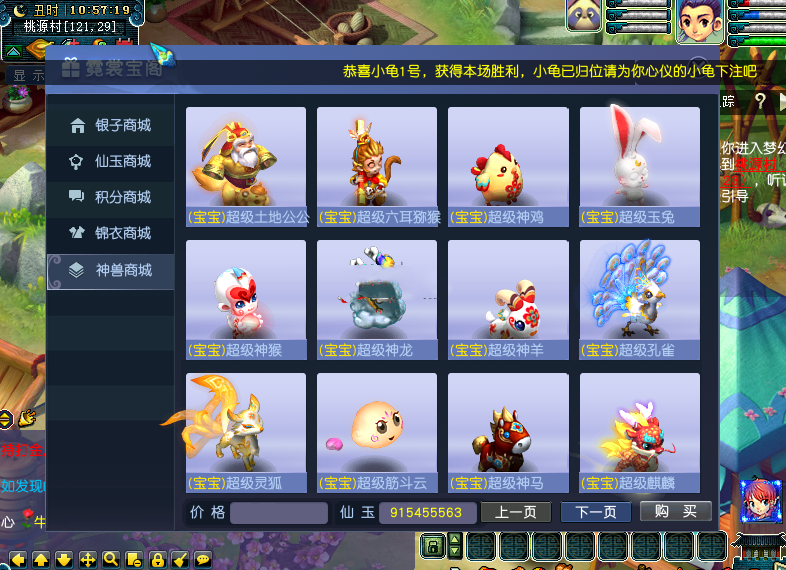Go to previous page with 上一页
The width and height of the screenshot is (786, 570).
click(516, 513)
